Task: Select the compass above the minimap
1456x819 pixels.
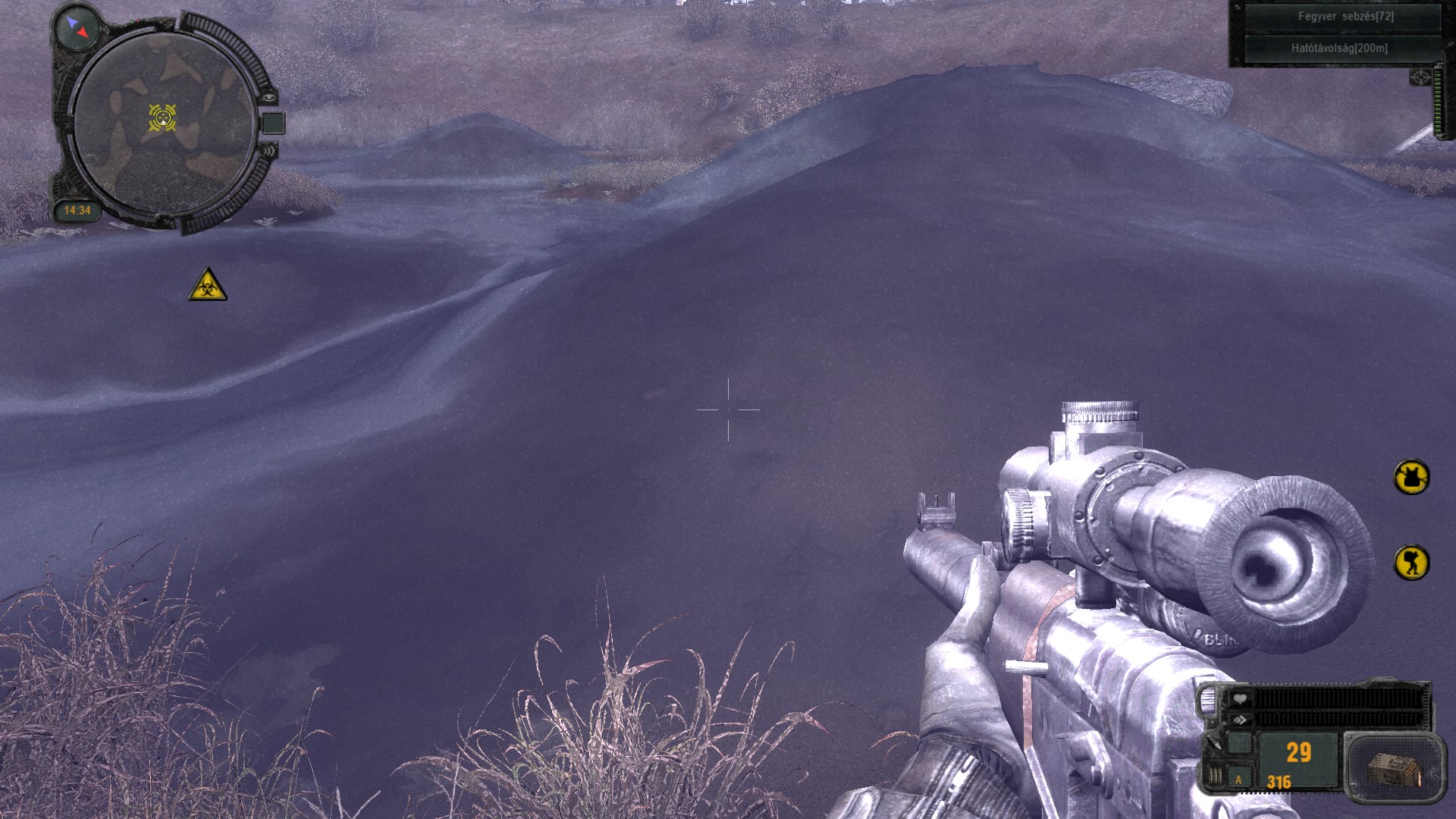Action: [78, 28]
